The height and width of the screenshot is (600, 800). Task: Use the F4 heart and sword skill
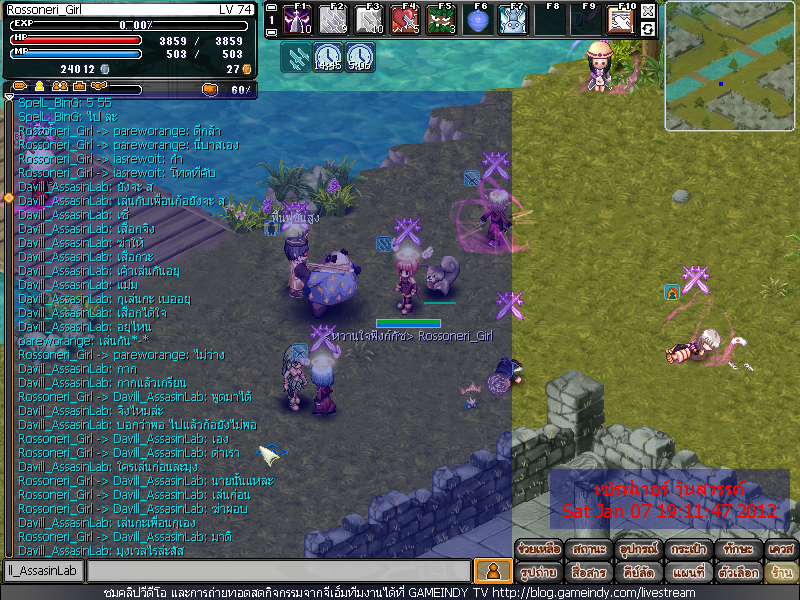[x=405, y=20]
